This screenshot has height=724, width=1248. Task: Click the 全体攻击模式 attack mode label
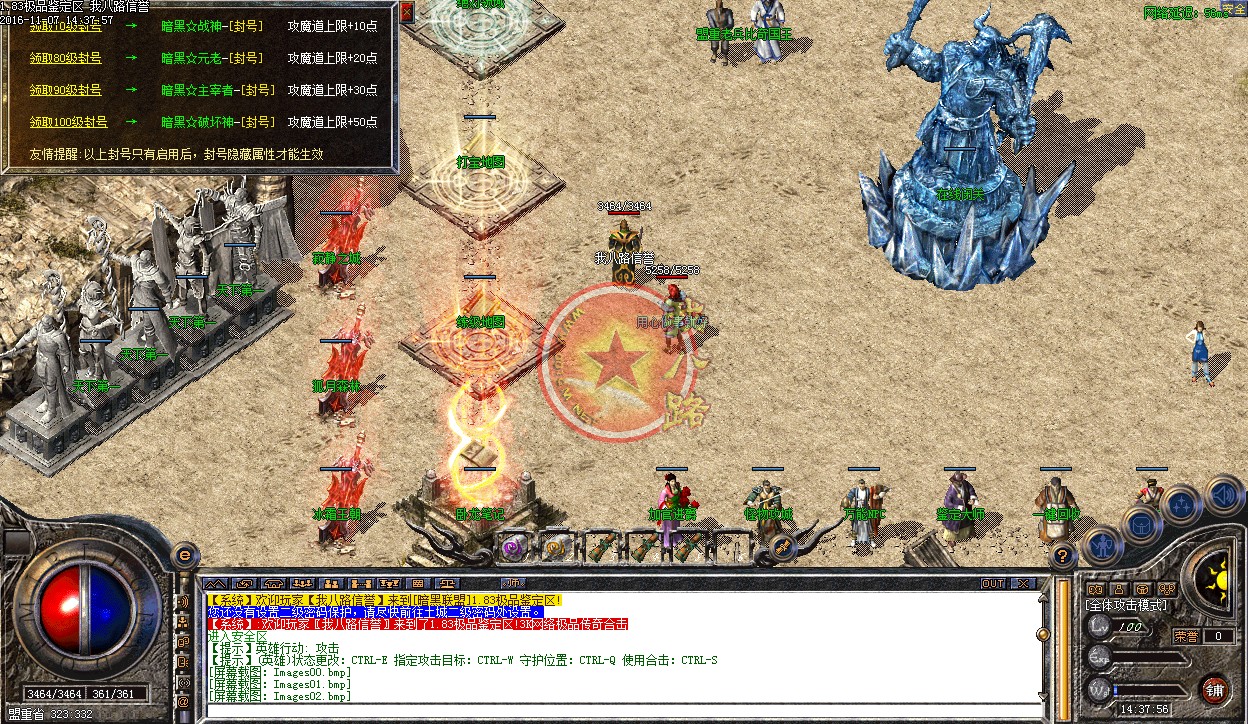(1126, 605)
